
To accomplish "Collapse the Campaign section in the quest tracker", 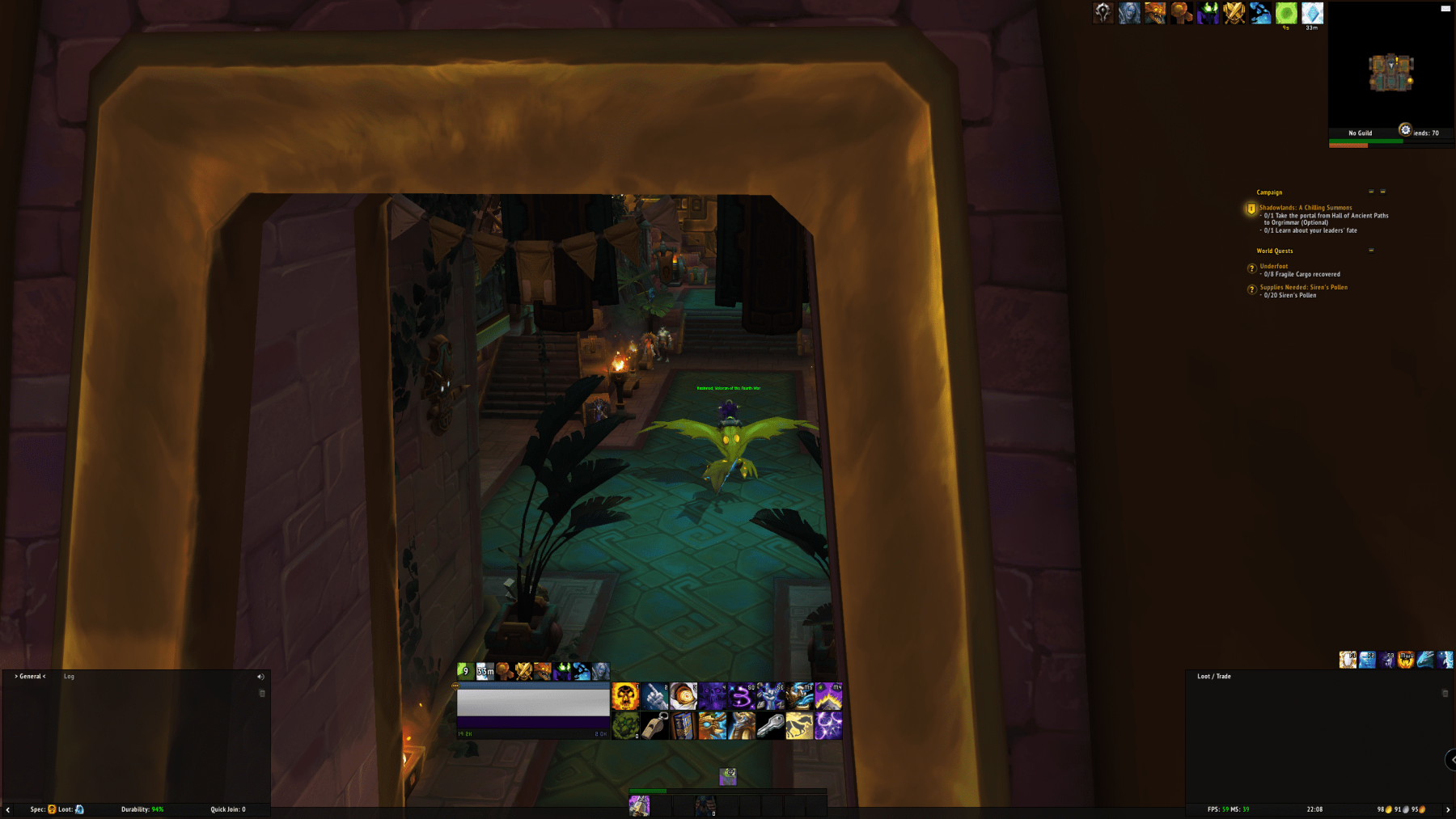I will tap(1371, 192).
